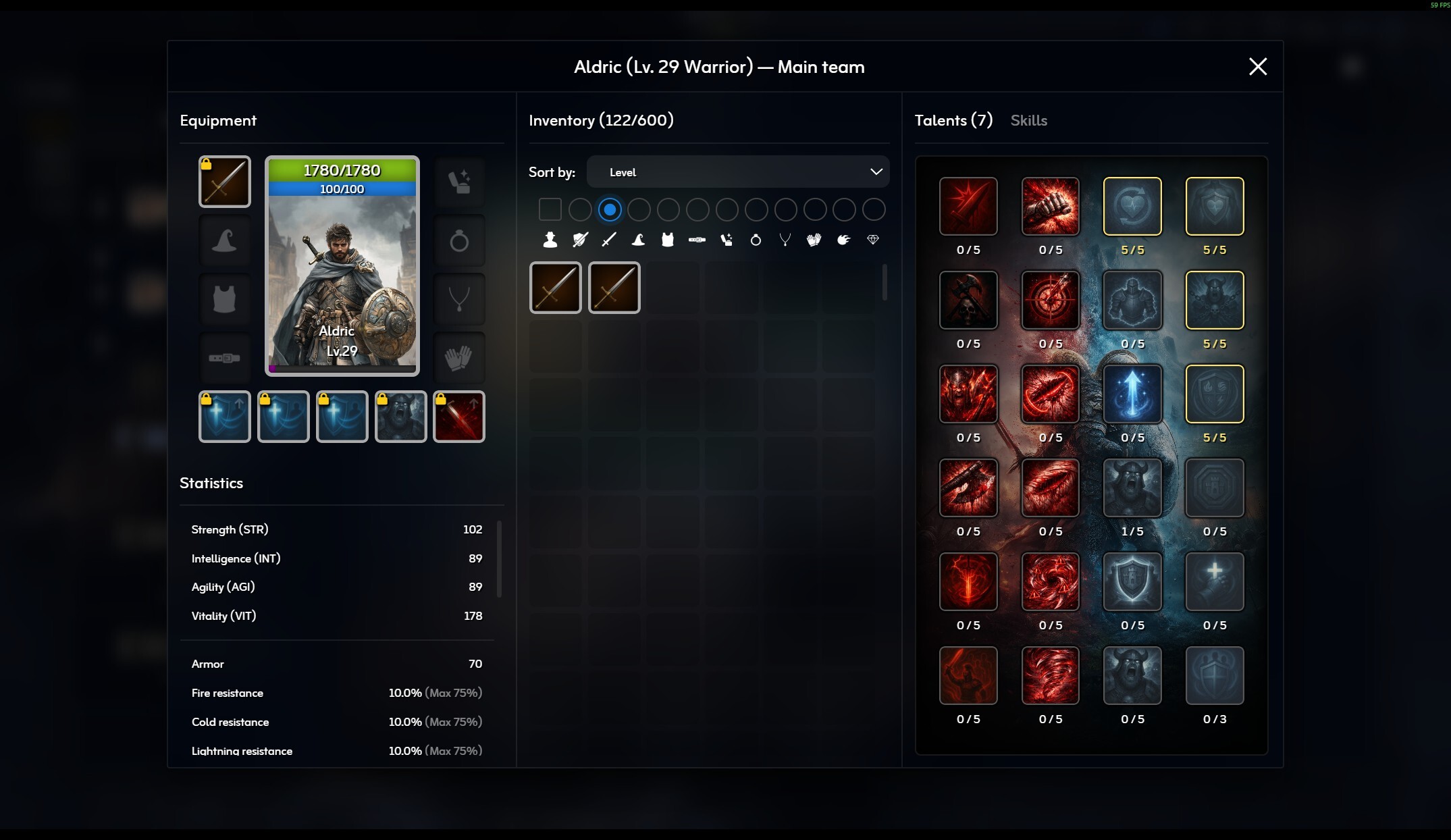Select the empty helmet equipment slot
Viewport: 1451px width, 840px height.
pyautogui.click(x=224, y=240)
